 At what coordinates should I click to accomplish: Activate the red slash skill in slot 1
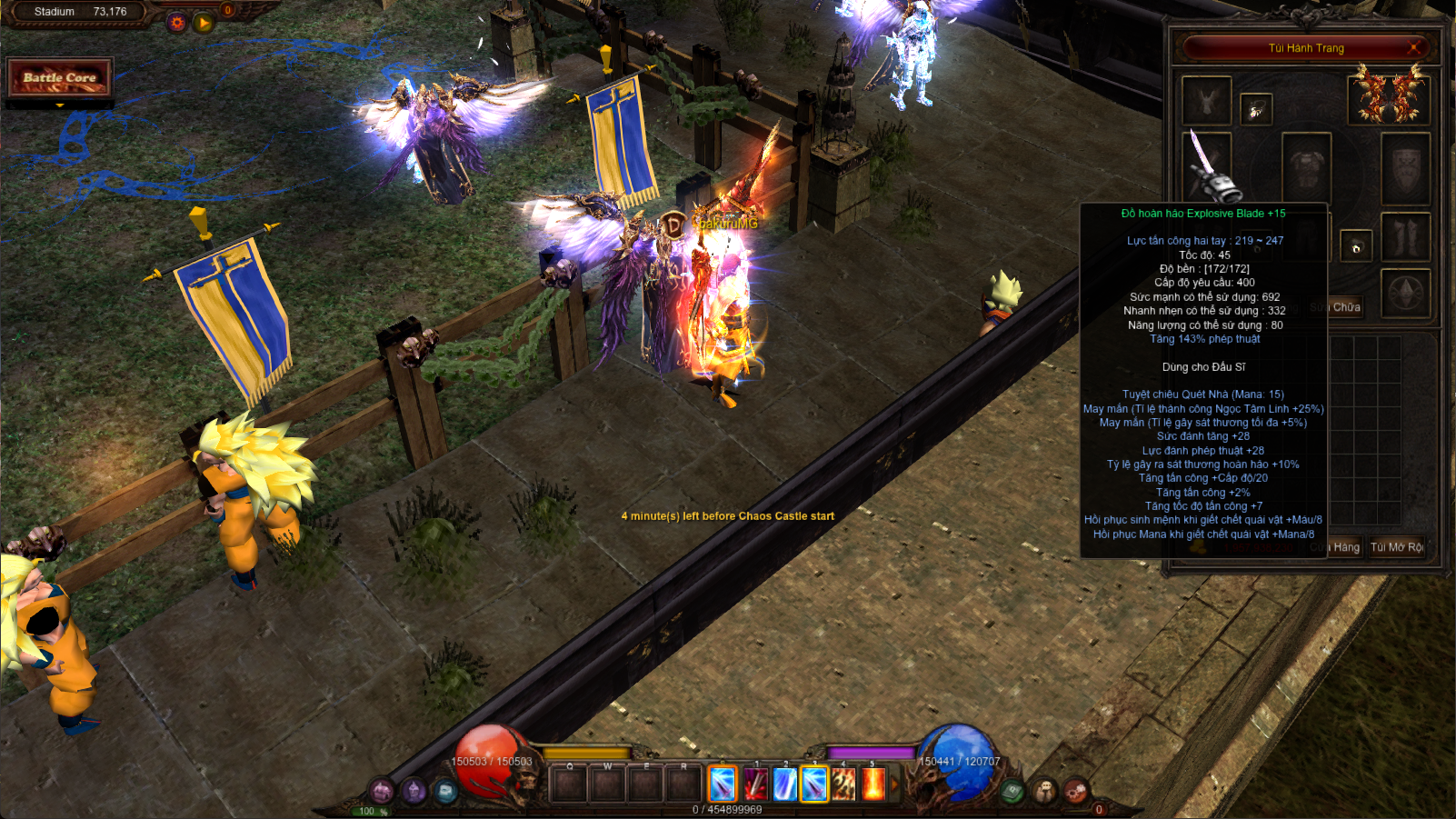(x=754, y=784)
